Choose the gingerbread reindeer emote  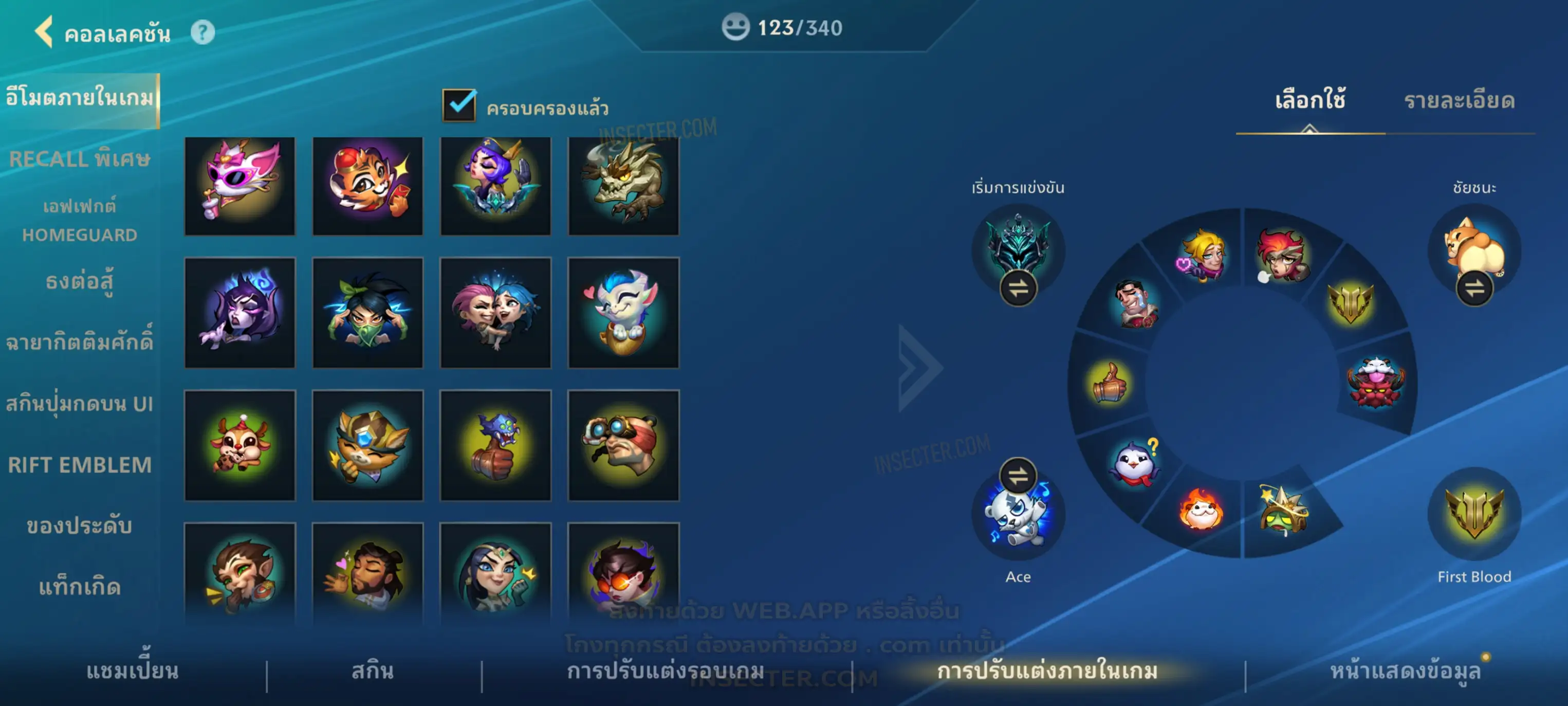pos(240,445)
